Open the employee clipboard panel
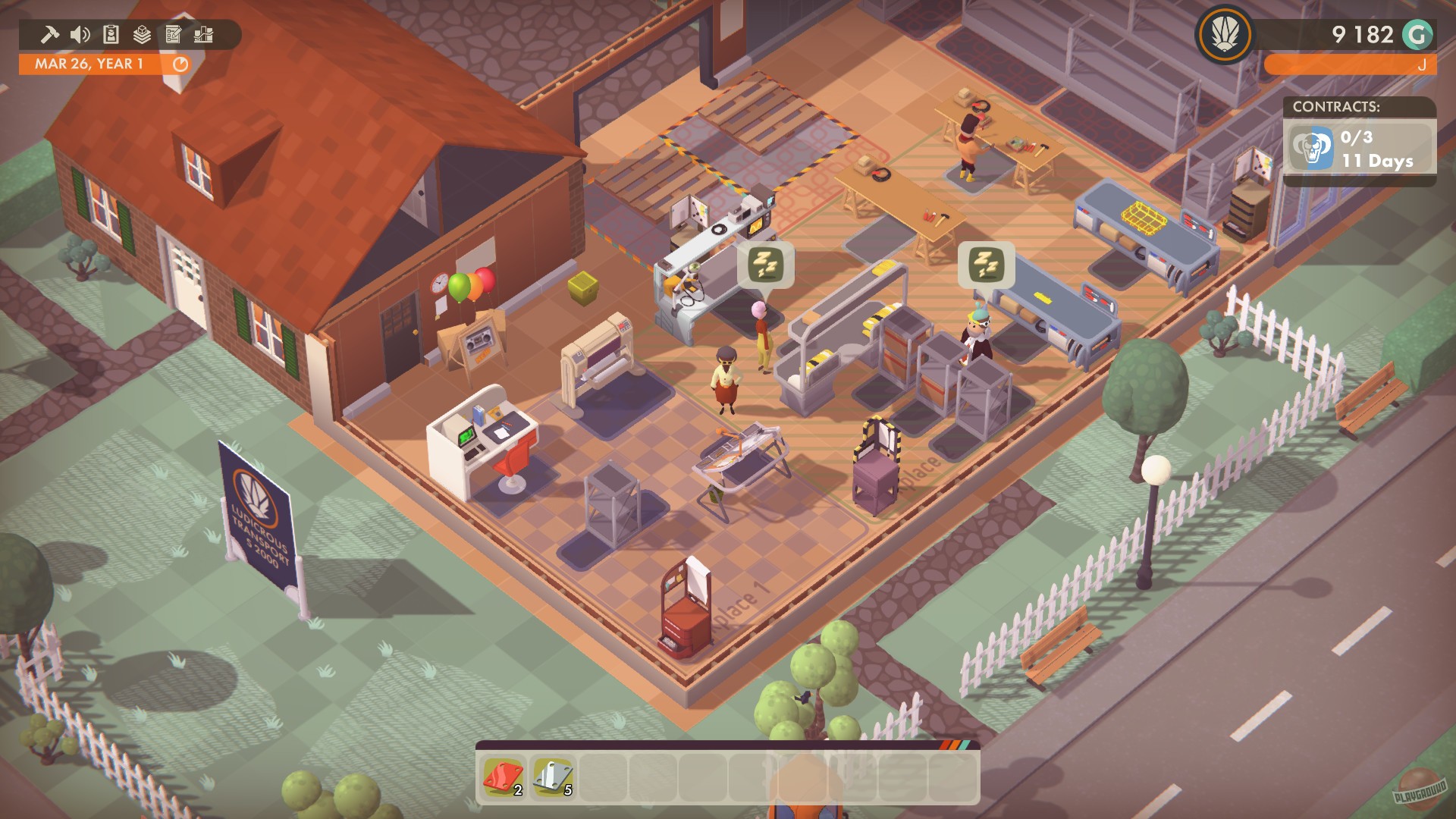This screenshot has height=819, width=1456. point(110,34)
